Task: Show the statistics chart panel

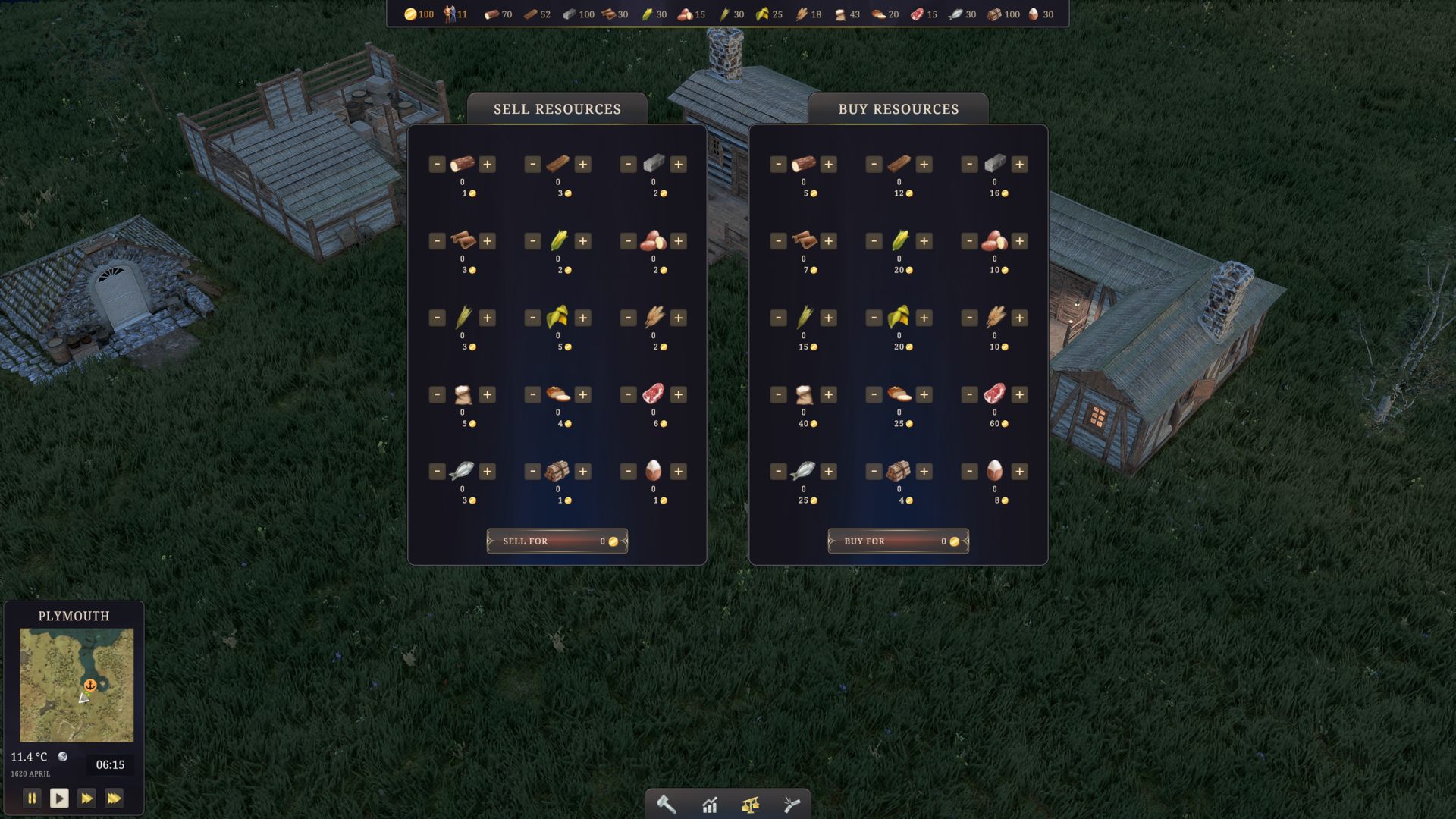Action: 710,805
